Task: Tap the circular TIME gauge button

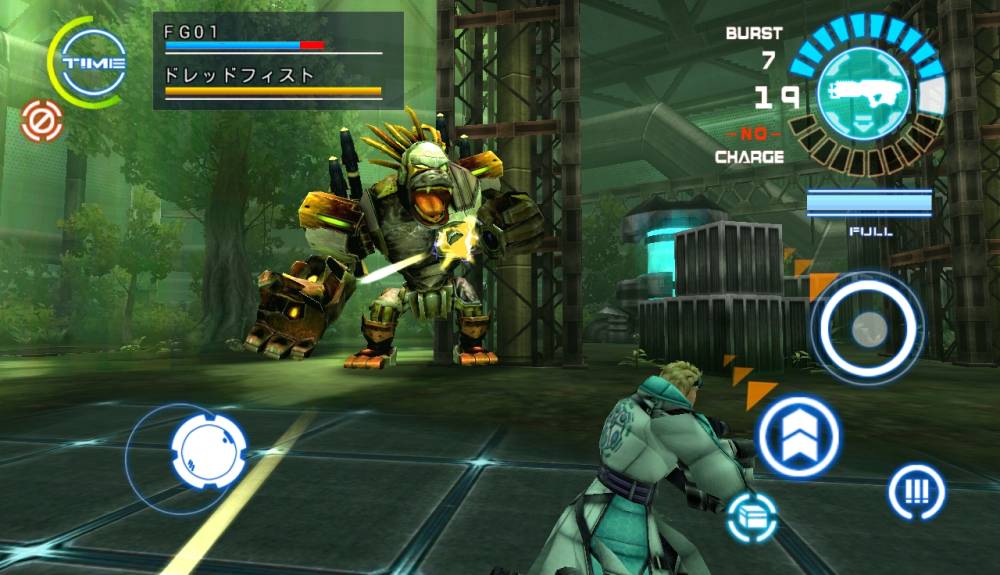Action: pos(93,62)
